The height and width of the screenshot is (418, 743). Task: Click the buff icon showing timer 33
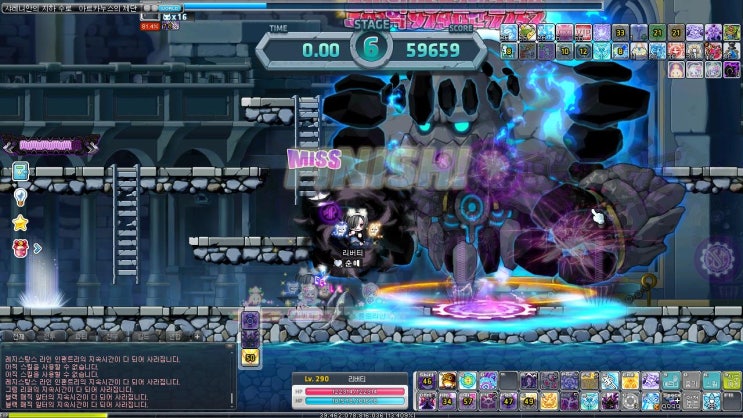click(621, 32)
